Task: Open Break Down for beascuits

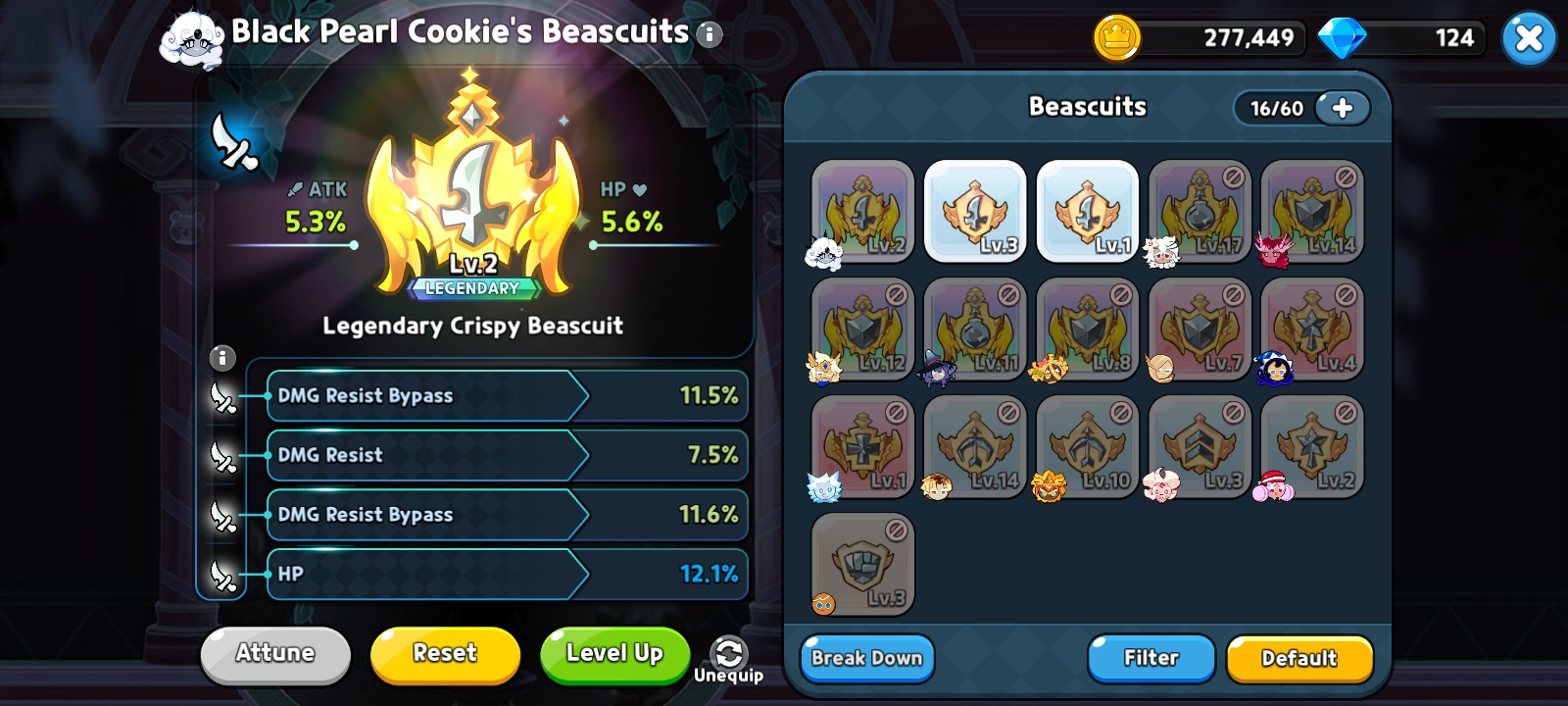Action: pos(866,658)
